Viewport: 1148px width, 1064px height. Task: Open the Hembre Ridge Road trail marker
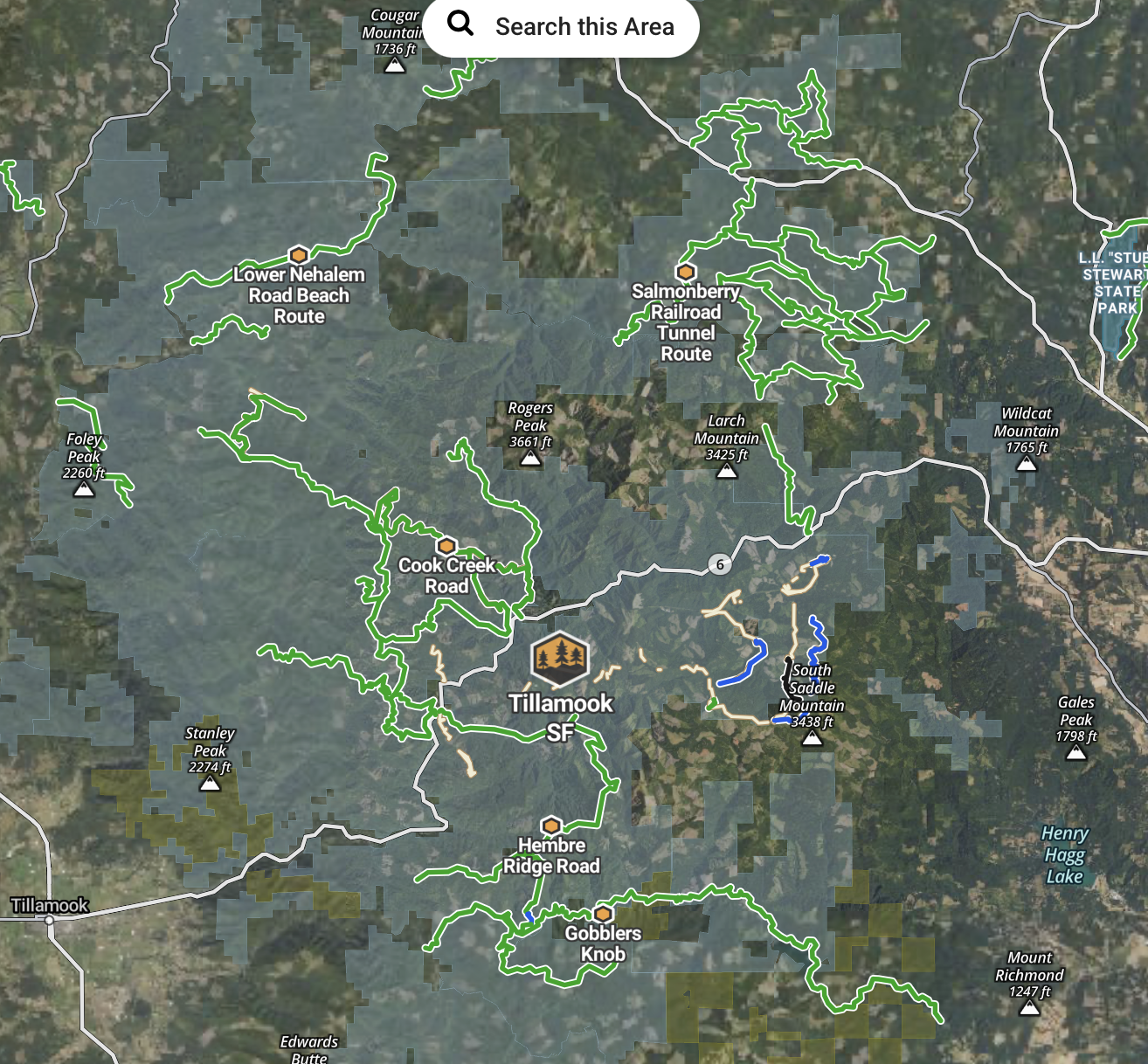click(550, 824)
